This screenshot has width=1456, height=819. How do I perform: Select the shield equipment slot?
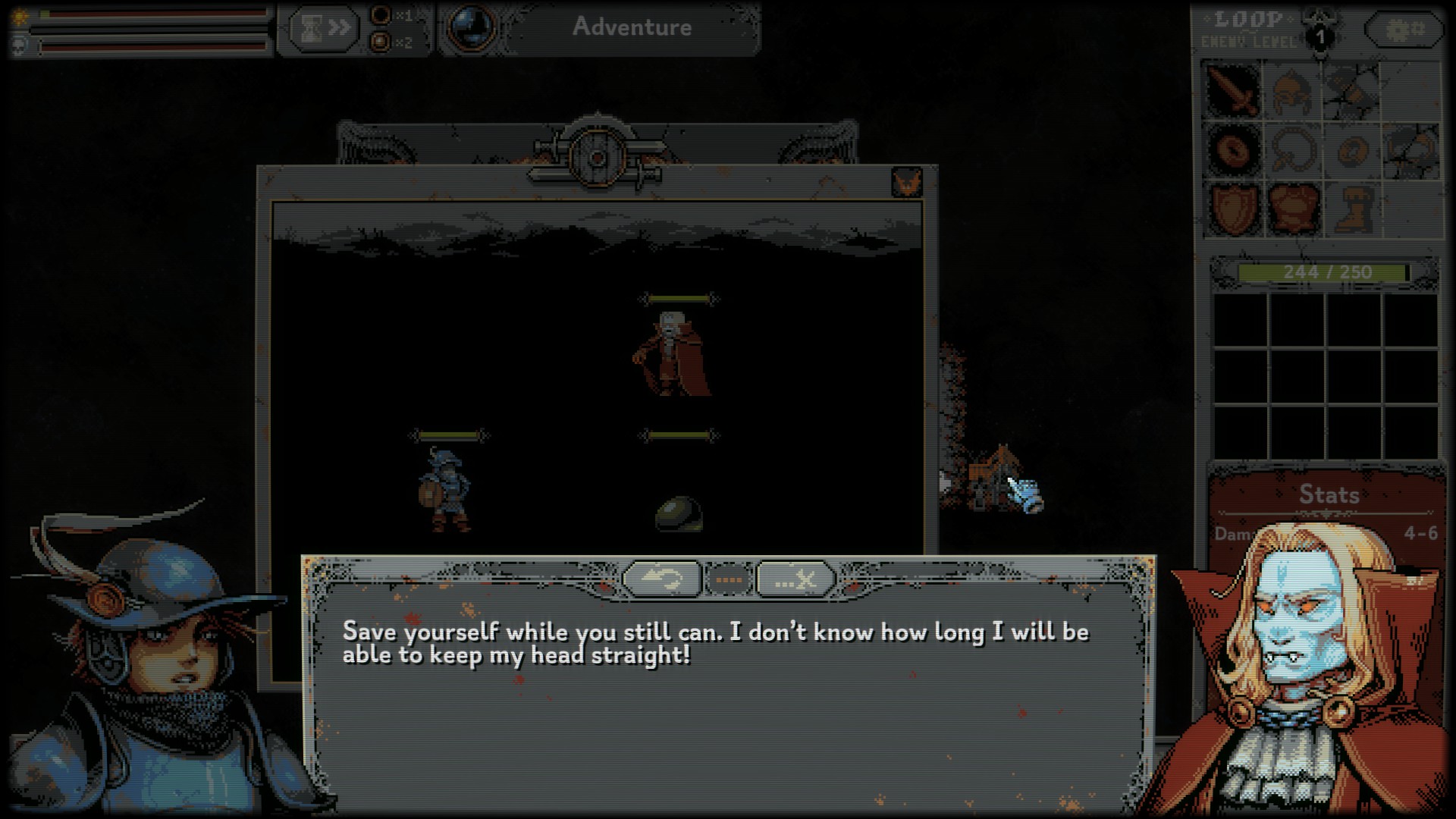1233,208
